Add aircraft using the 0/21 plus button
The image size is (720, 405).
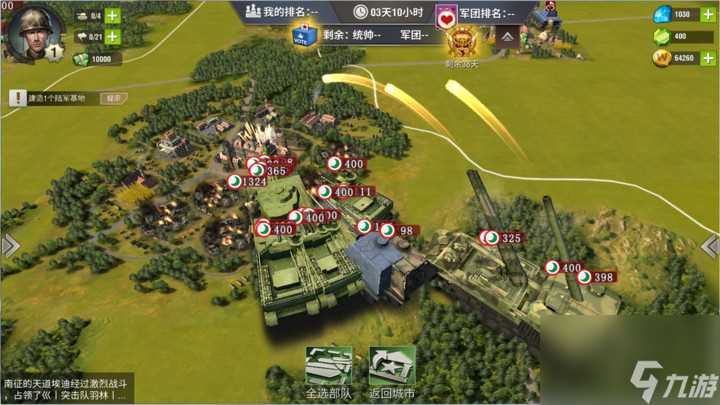(x=112, y=37)
